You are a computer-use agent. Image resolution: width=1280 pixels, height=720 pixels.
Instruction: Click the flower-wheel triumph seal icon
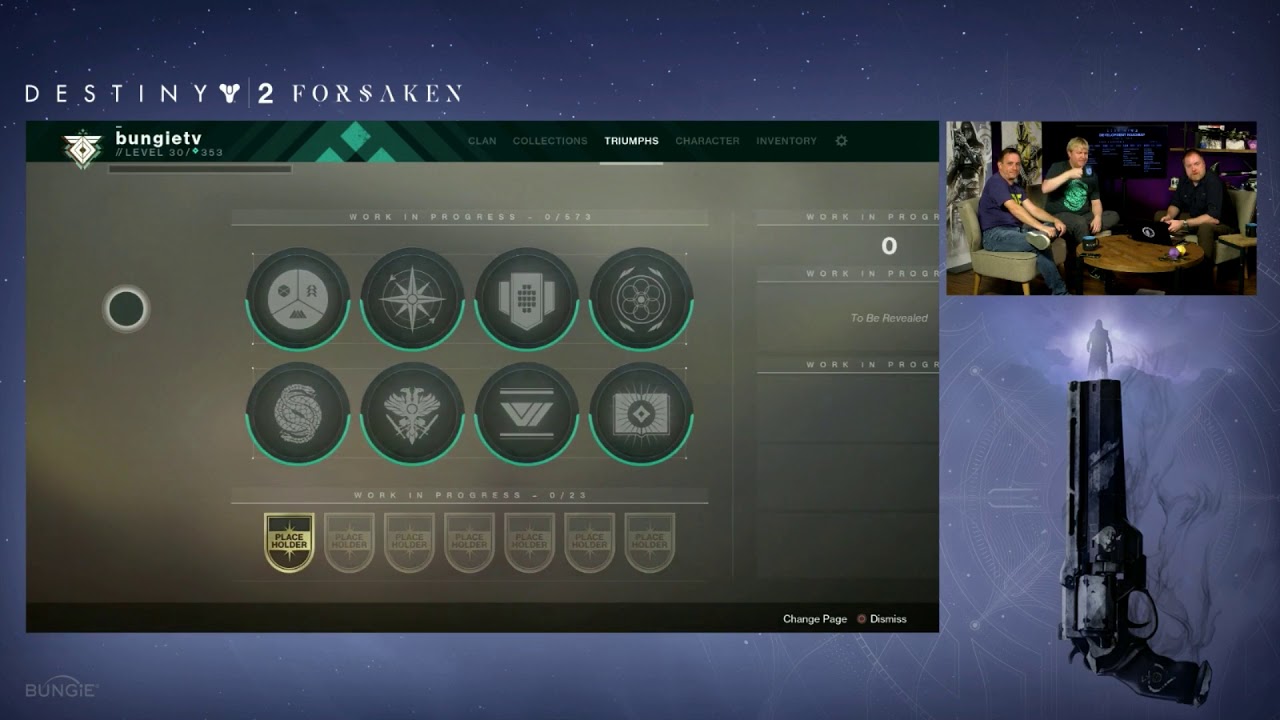click(639, 297)
